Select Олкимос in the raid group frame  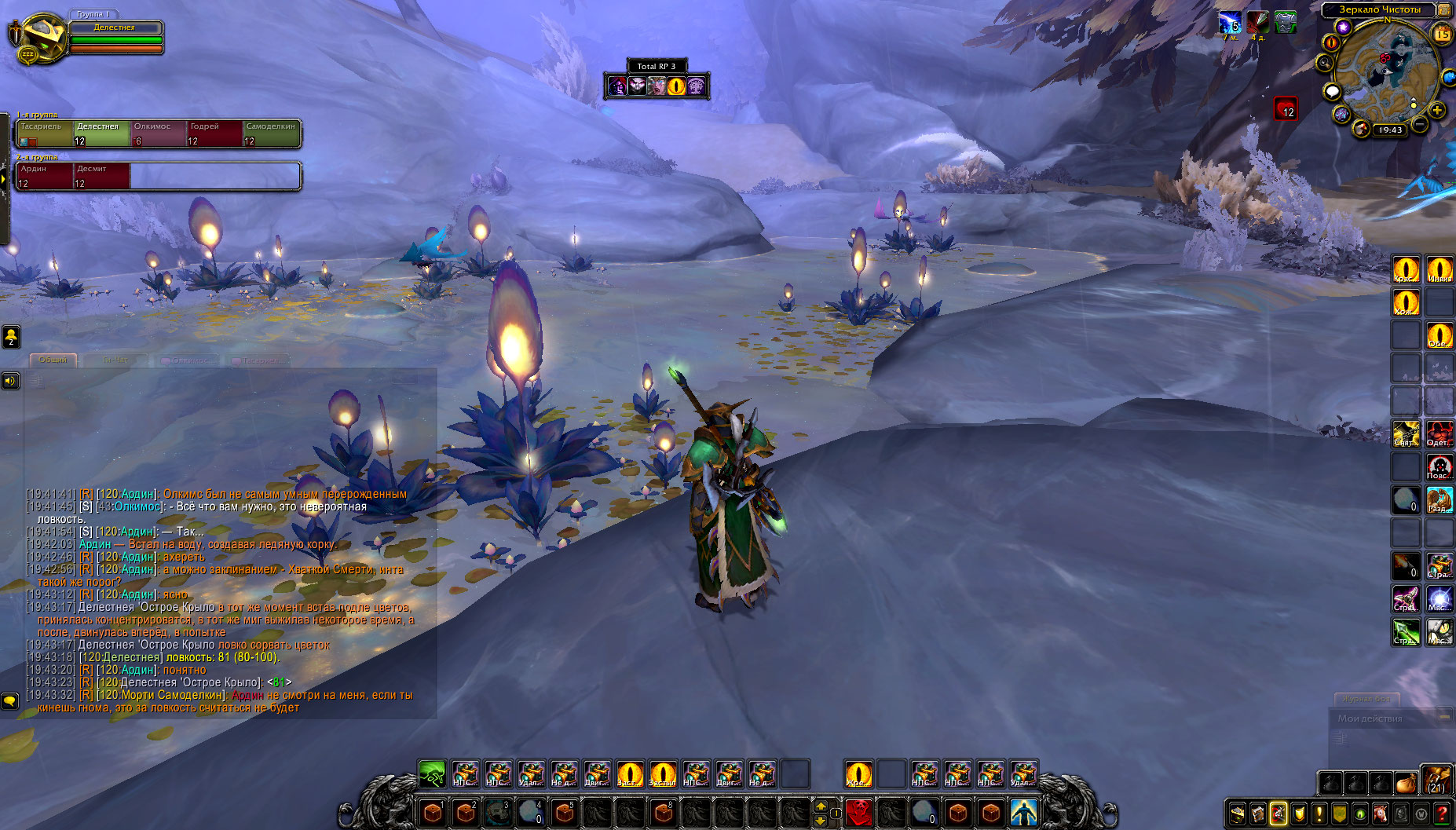click(x=158, y=133)
